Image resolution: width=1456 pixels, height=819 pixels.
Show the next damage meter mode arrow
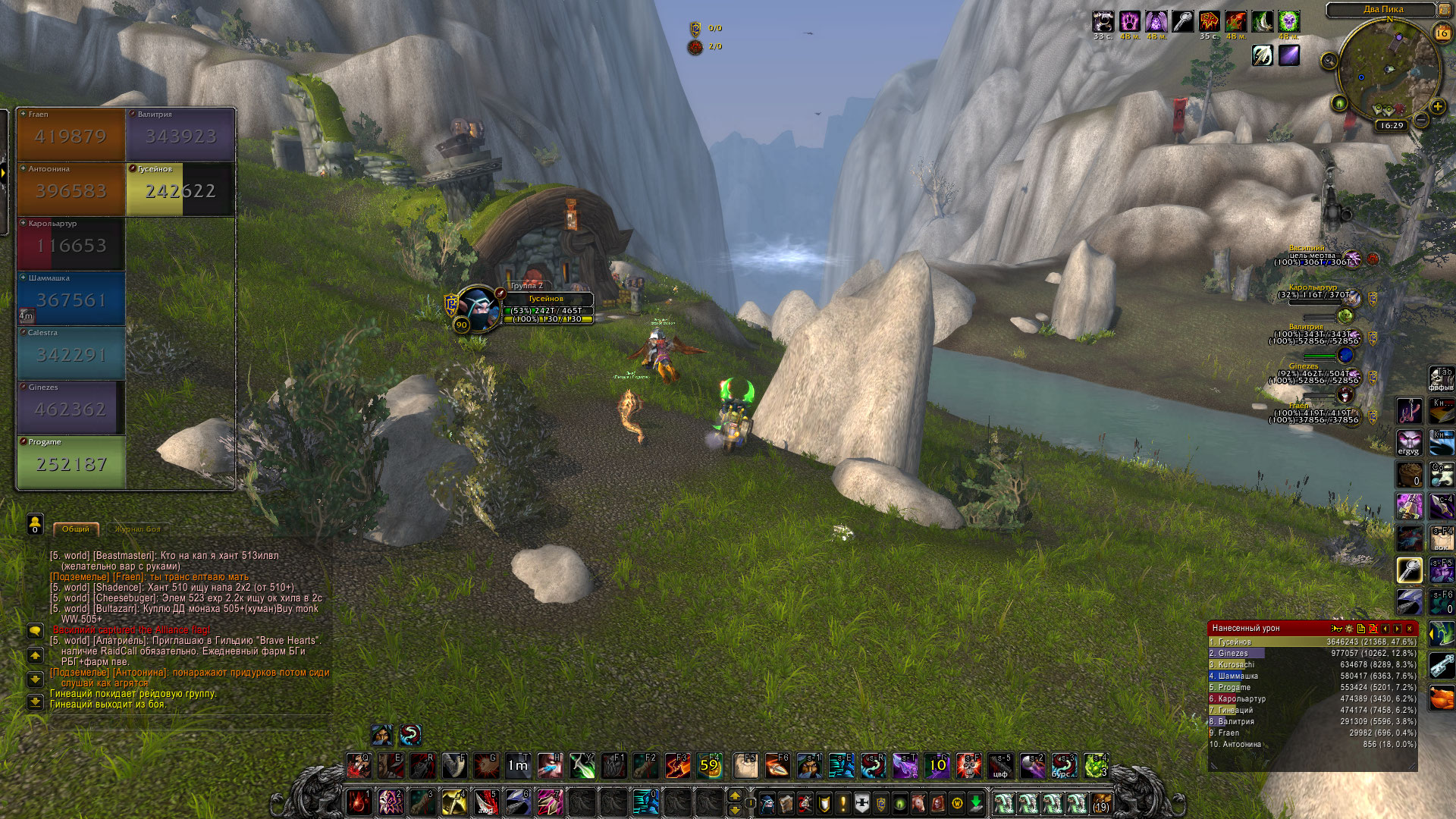1398,629
